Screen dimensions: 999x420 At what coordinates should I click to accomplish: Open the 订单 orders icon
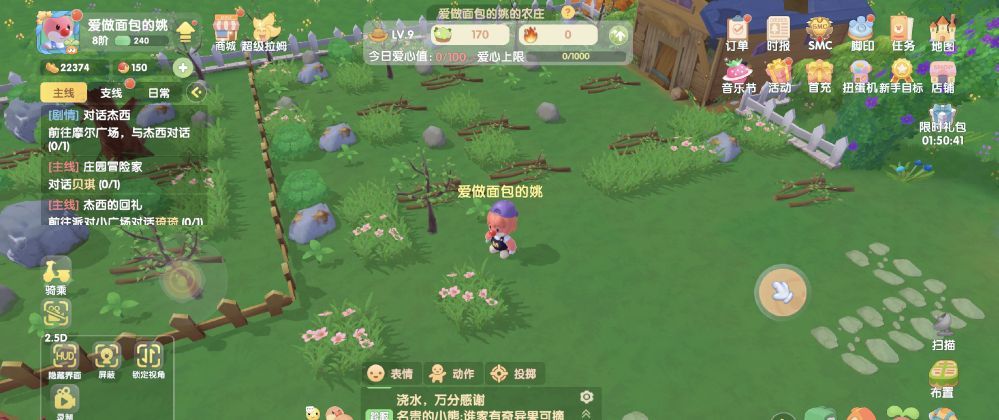(x=737, y=32)
